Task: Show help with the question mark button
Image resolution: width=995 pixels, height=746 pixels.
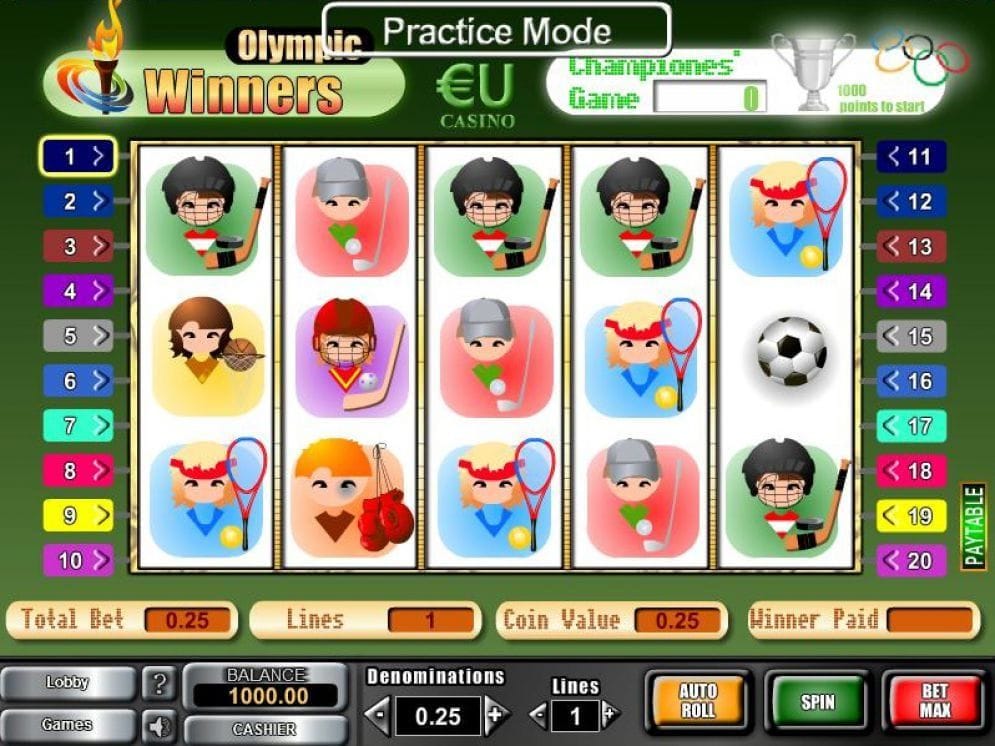Action: tap(158, 684)
